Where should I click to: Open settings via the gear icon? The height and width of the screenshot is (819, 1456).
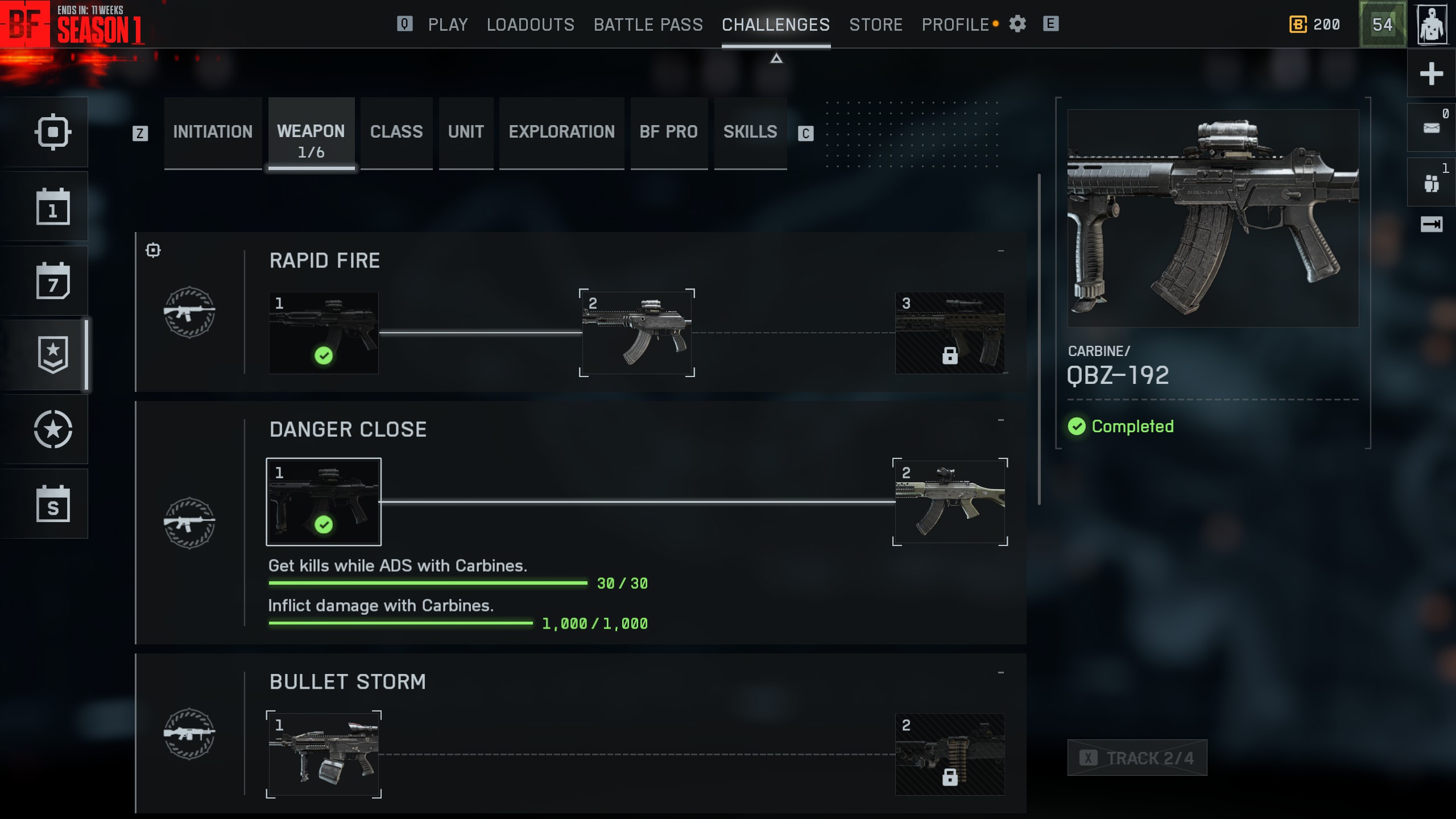1017,24
